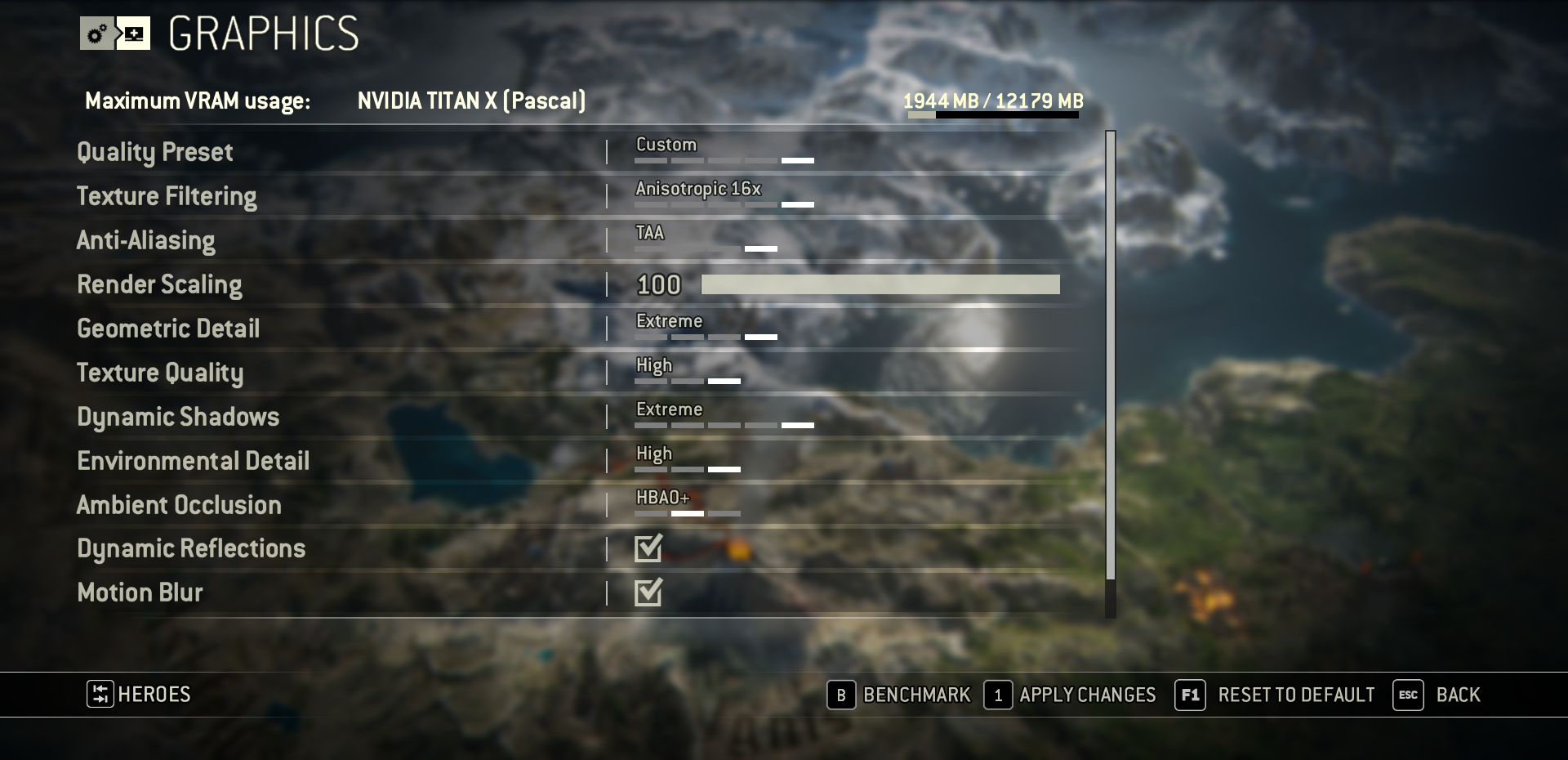Uncheck the Motion Blur checkbox
The height and width of the screenshot is (760, 1568).
[x=648, y=592]
